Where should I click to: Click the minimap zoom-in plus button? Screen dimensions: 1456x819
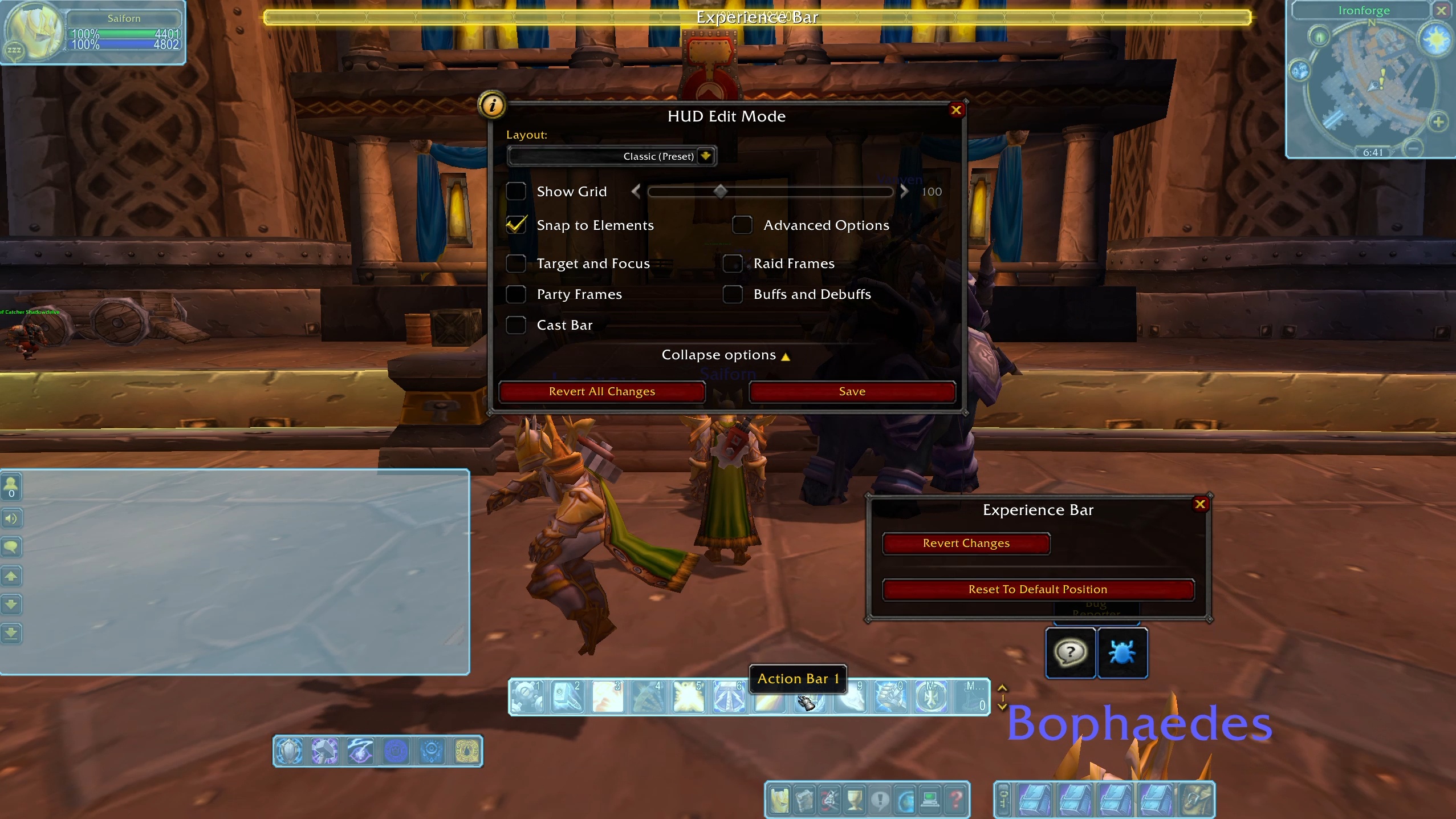pyautogui.click(x=1438, y=122)
